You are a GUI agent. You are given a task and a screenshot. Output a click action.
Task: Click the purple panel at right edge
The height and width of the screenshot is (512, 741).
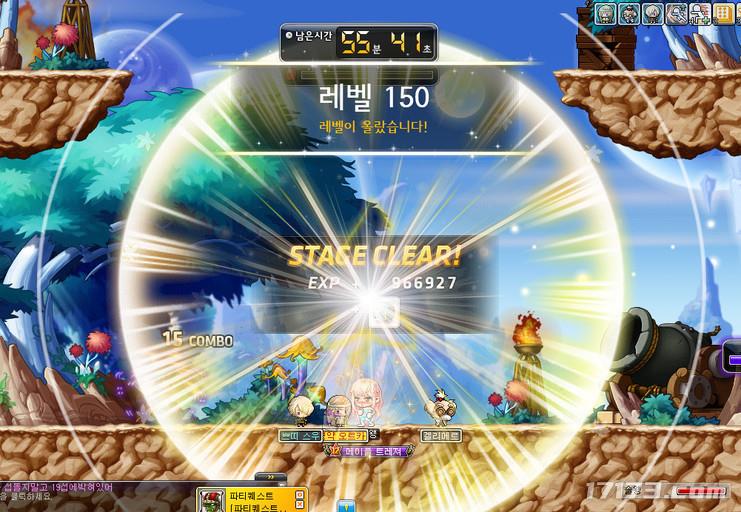point(734,359)
